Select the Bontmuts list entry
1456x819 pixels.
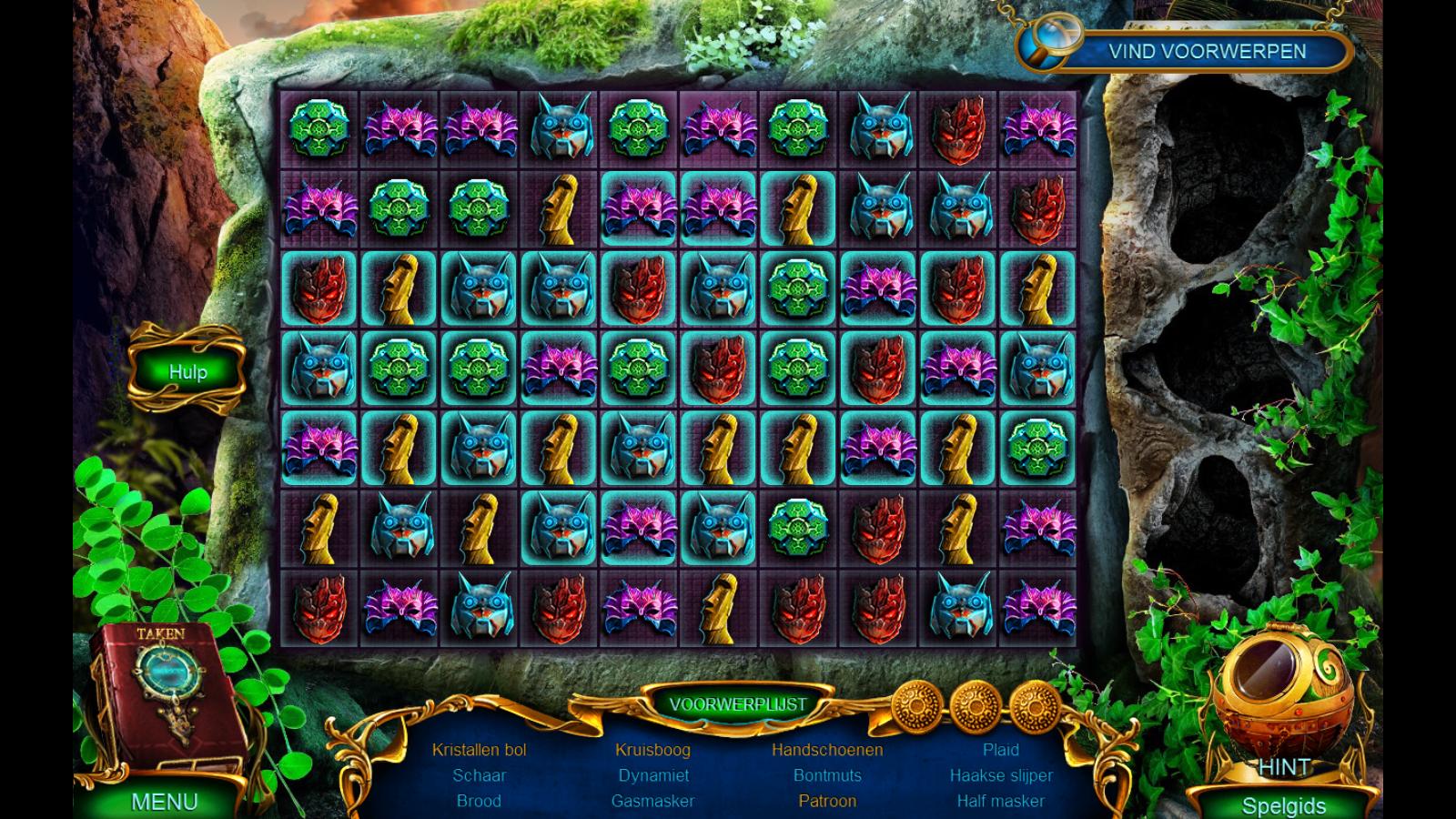[x=827, y=775]
